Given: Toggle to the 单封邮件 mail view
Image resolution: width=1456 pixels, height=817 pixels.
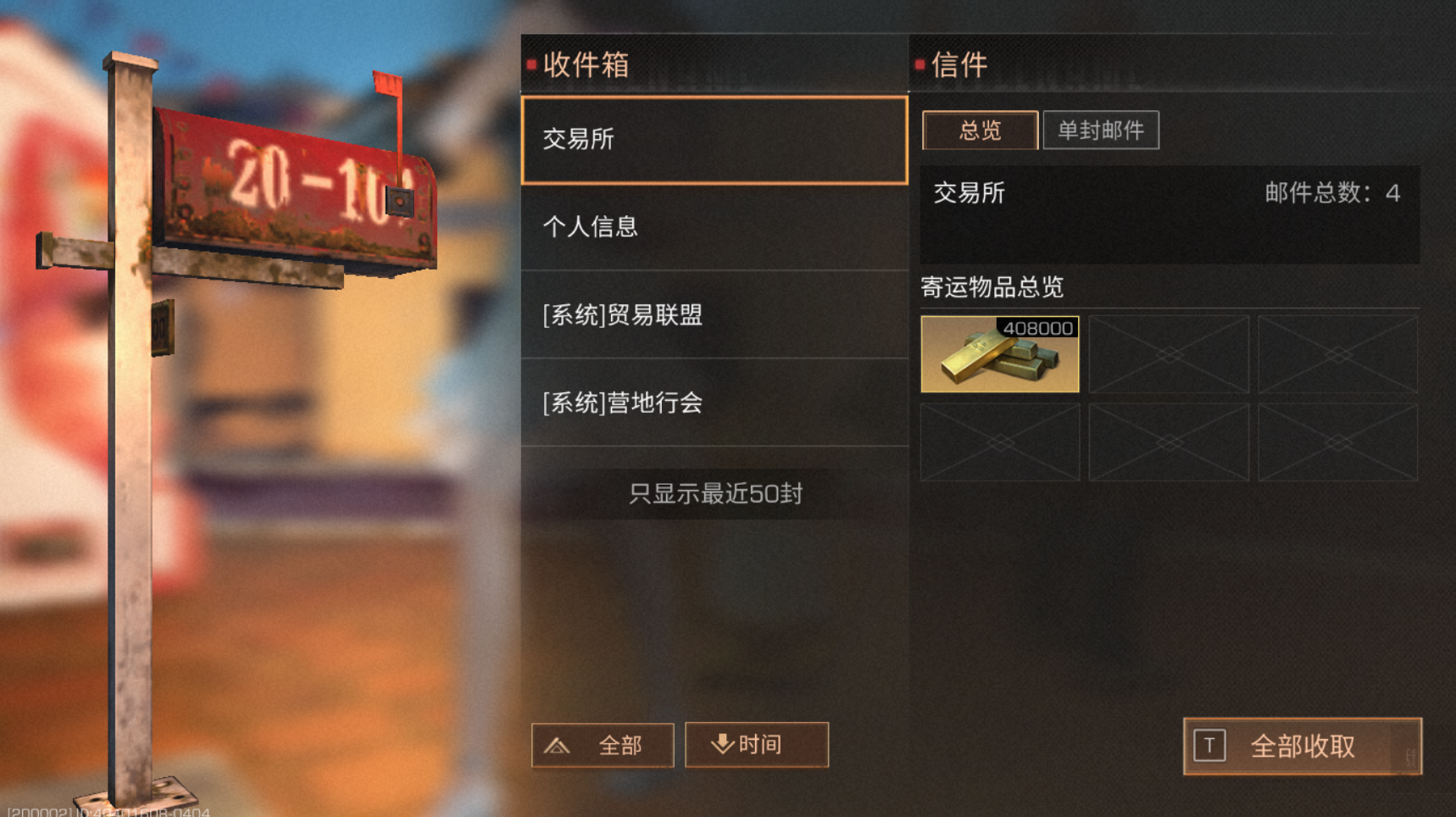Looking at the screenshot, I should (x=1102, y=130).
